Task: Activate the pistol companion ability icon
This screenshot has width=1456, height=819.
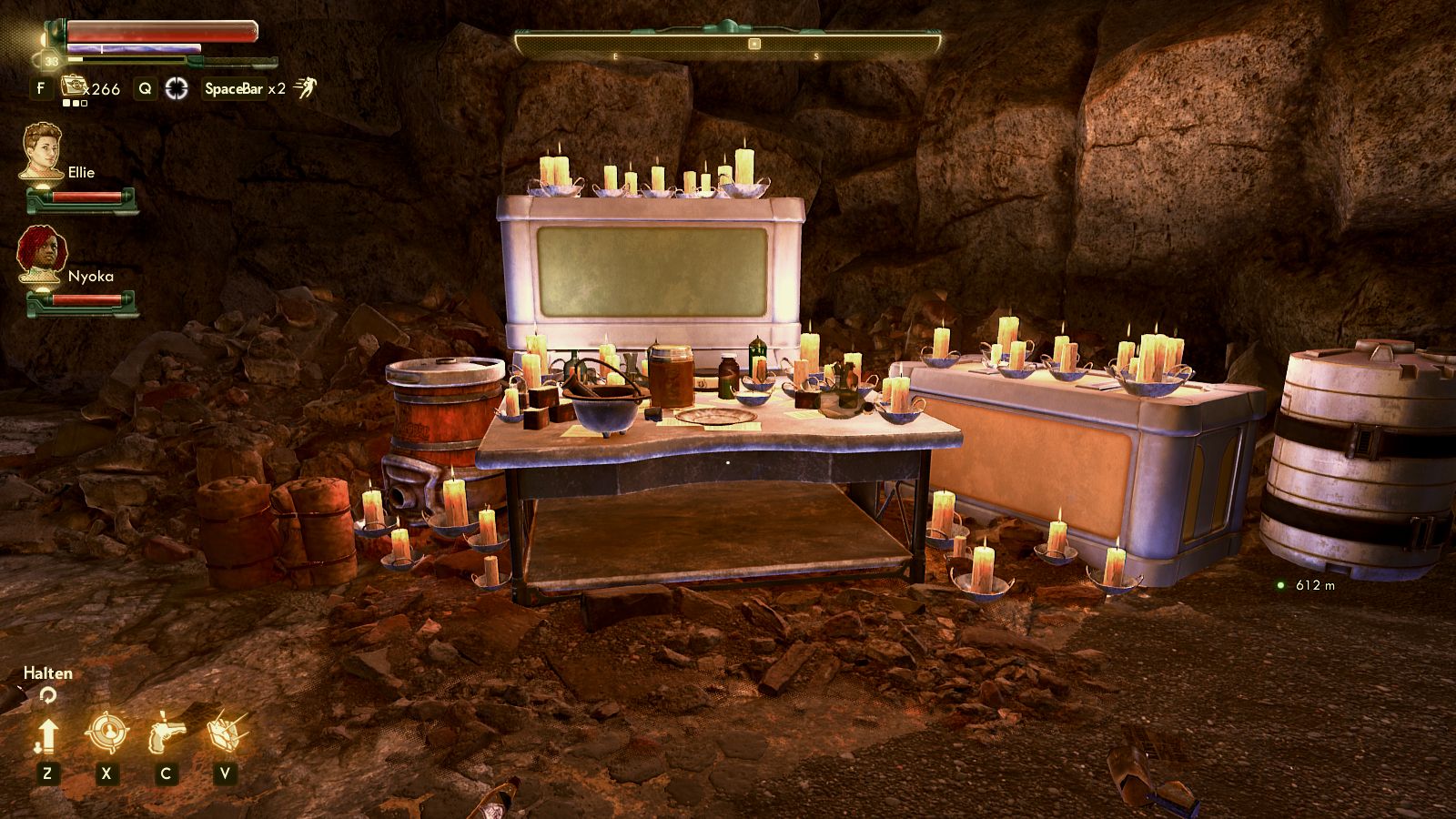Action: click(x=165, y=732)
